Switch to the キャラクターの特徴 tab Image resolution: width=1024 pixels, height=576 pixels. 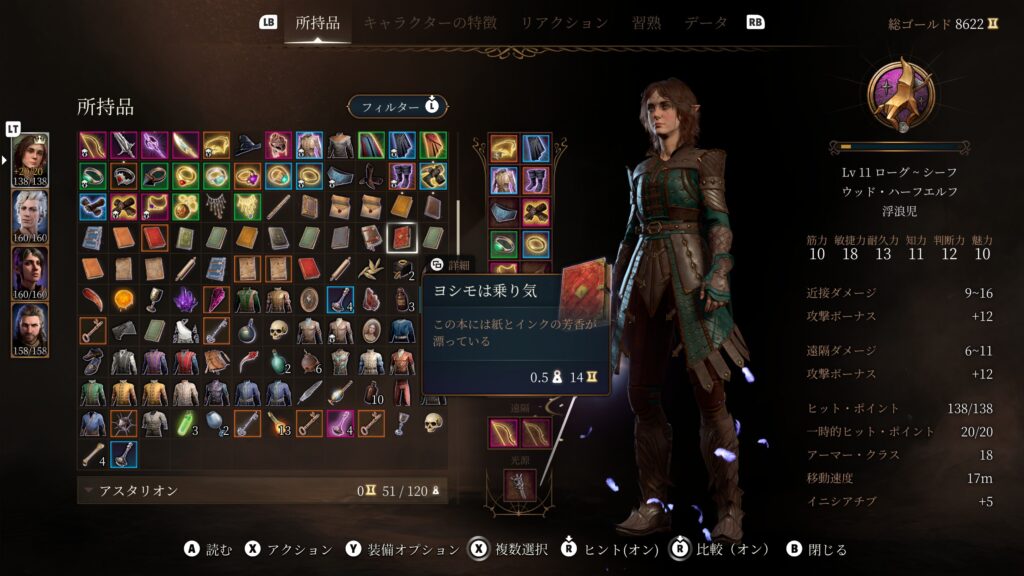430,22
